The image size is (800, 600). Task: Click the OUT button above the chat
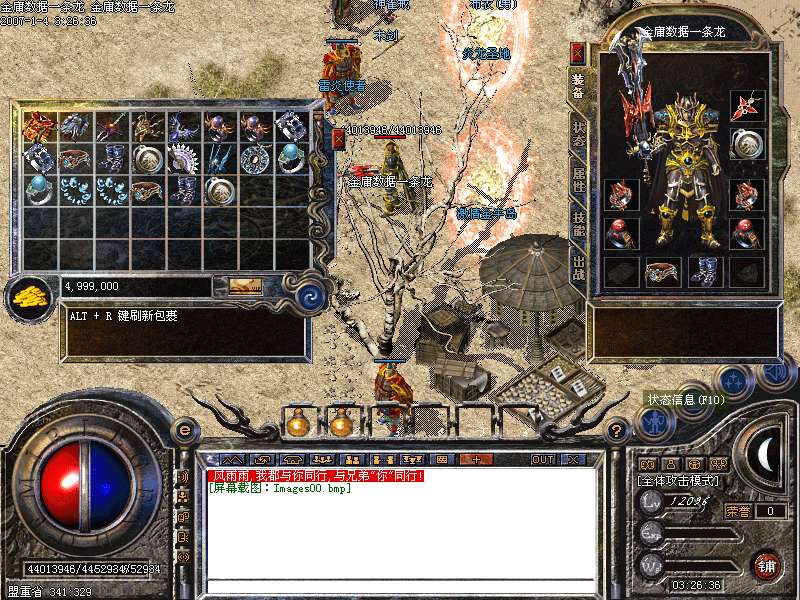point(542,459)
